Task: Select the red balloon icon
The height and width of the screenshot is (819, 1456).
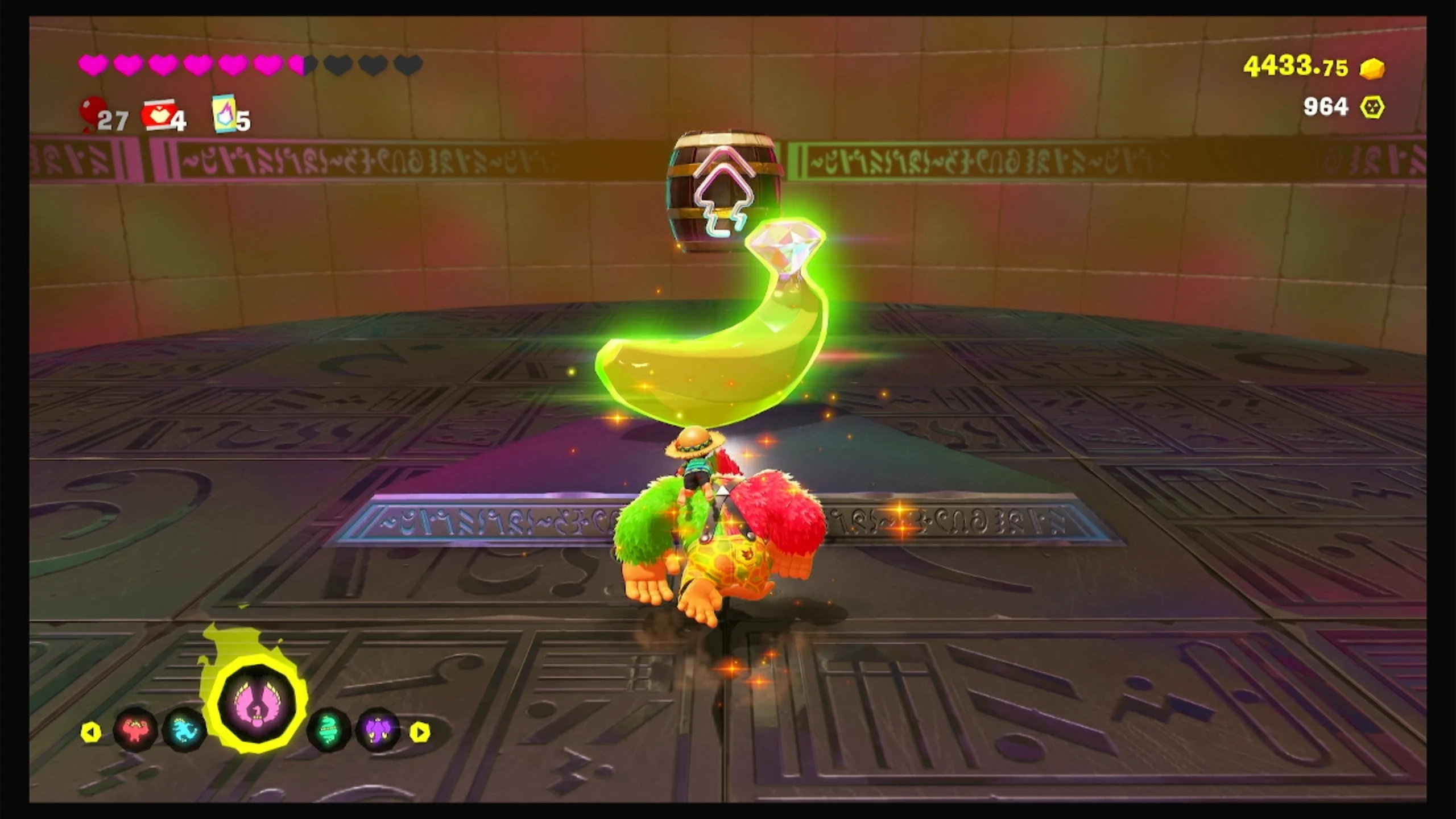Action: pos(91,112)
